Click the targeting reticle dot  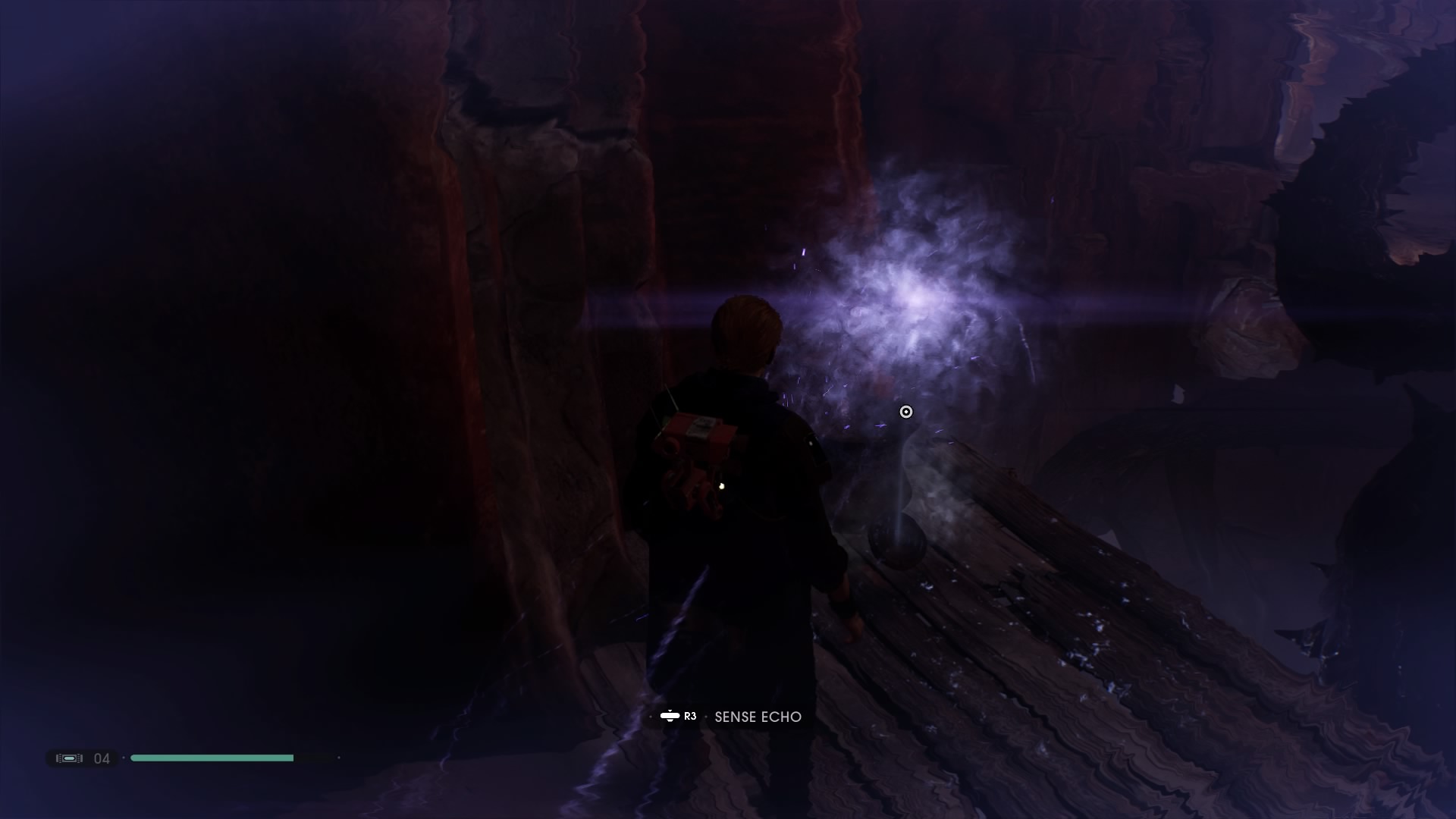(905, 412)
